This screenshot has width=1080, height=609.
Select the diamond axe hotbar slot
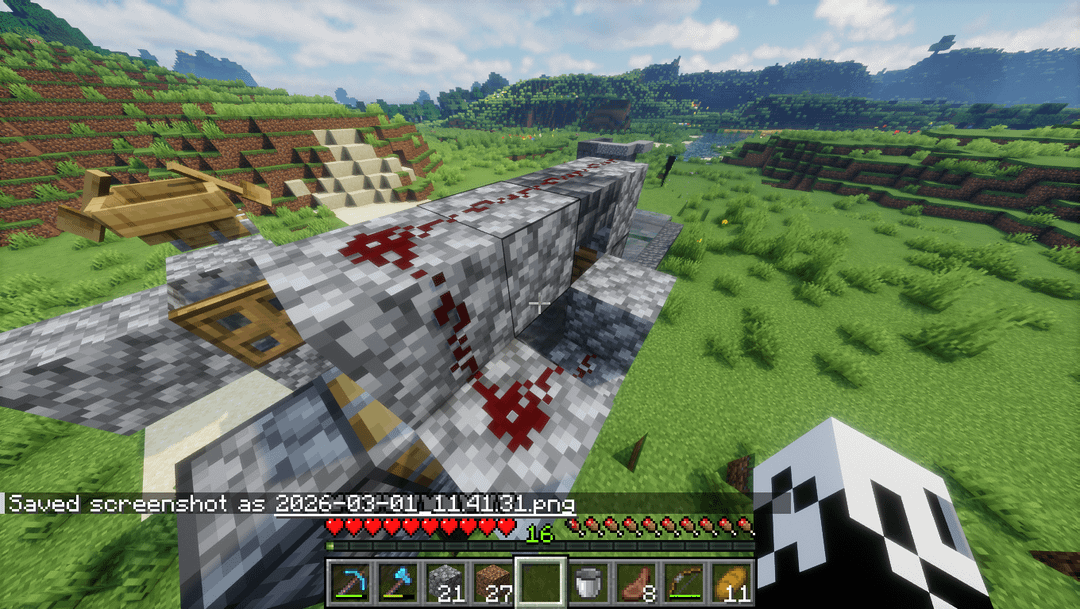396,582
